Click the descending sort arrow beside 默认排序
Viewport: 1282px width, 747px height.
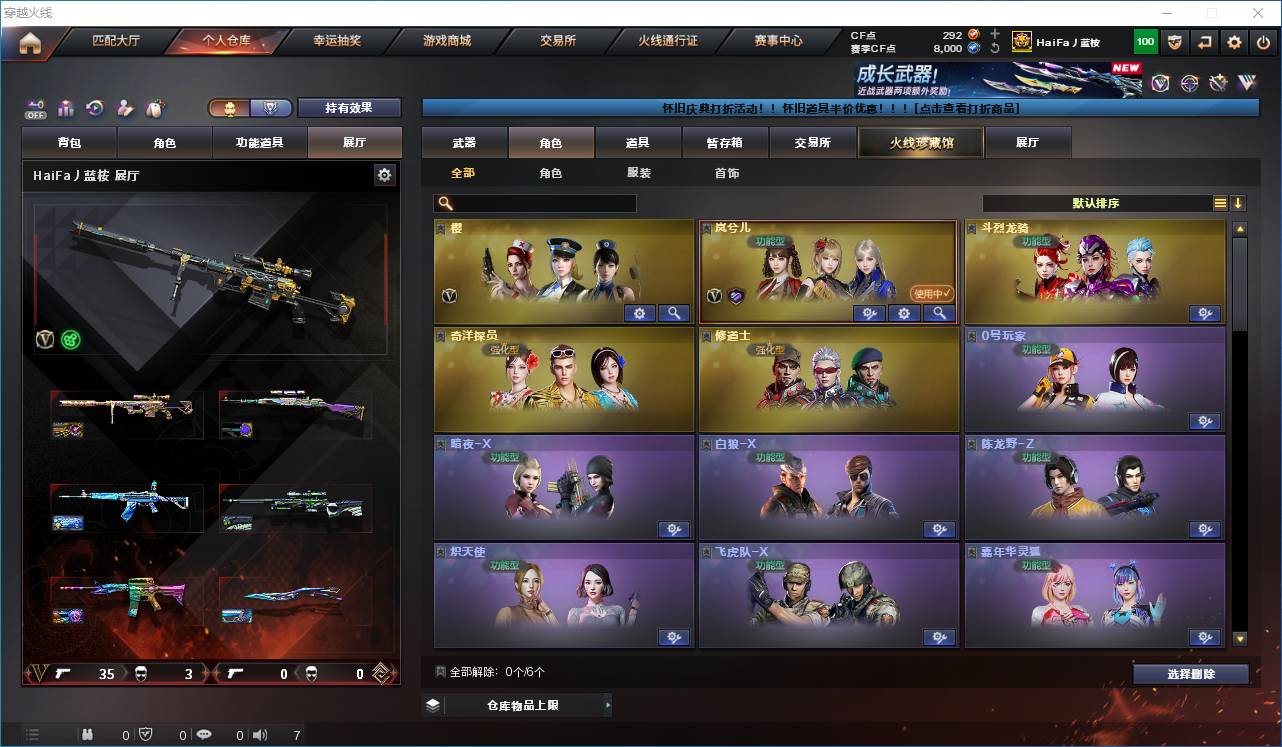pos(1237,203)
